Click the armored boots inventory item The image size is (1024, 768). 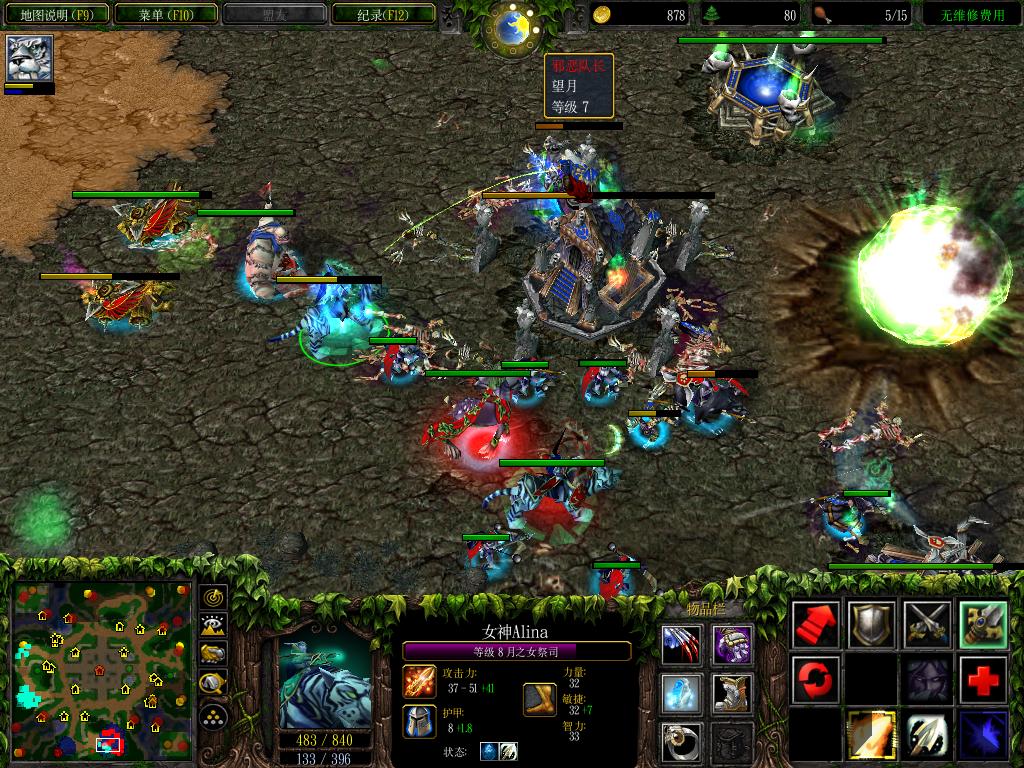[733, 692]
